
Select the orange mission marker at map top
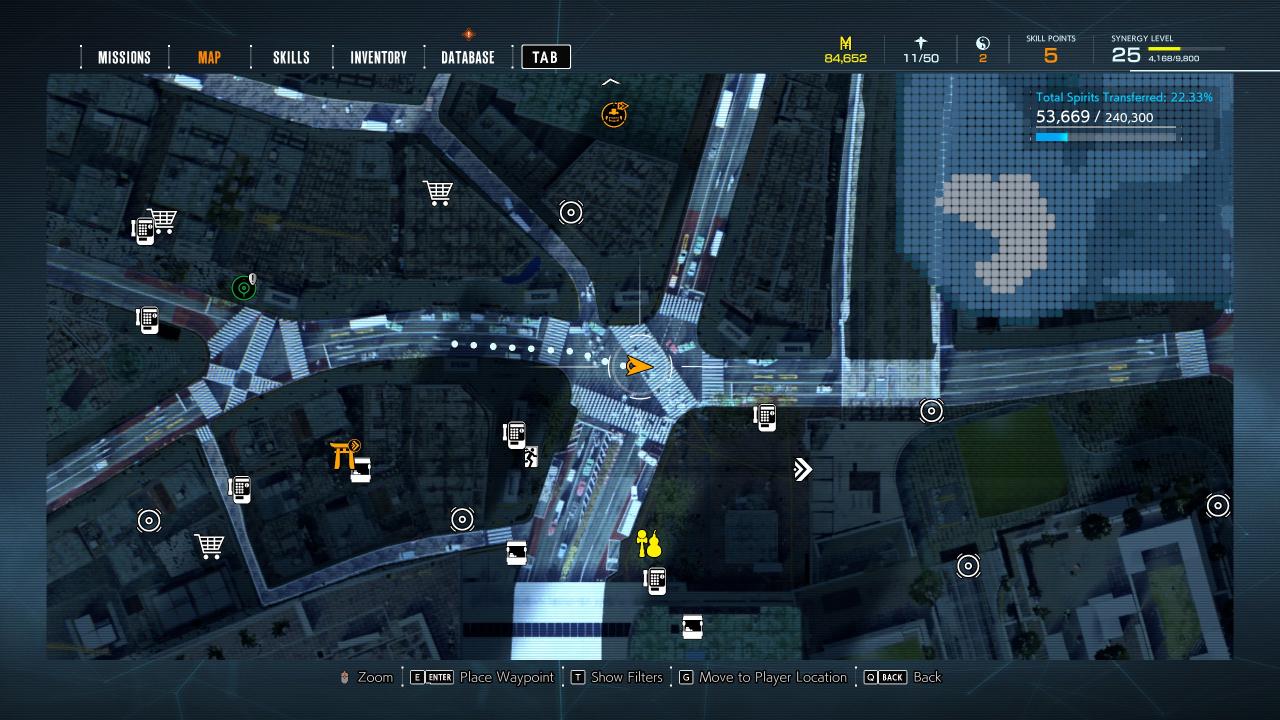[x=613, y=114]
